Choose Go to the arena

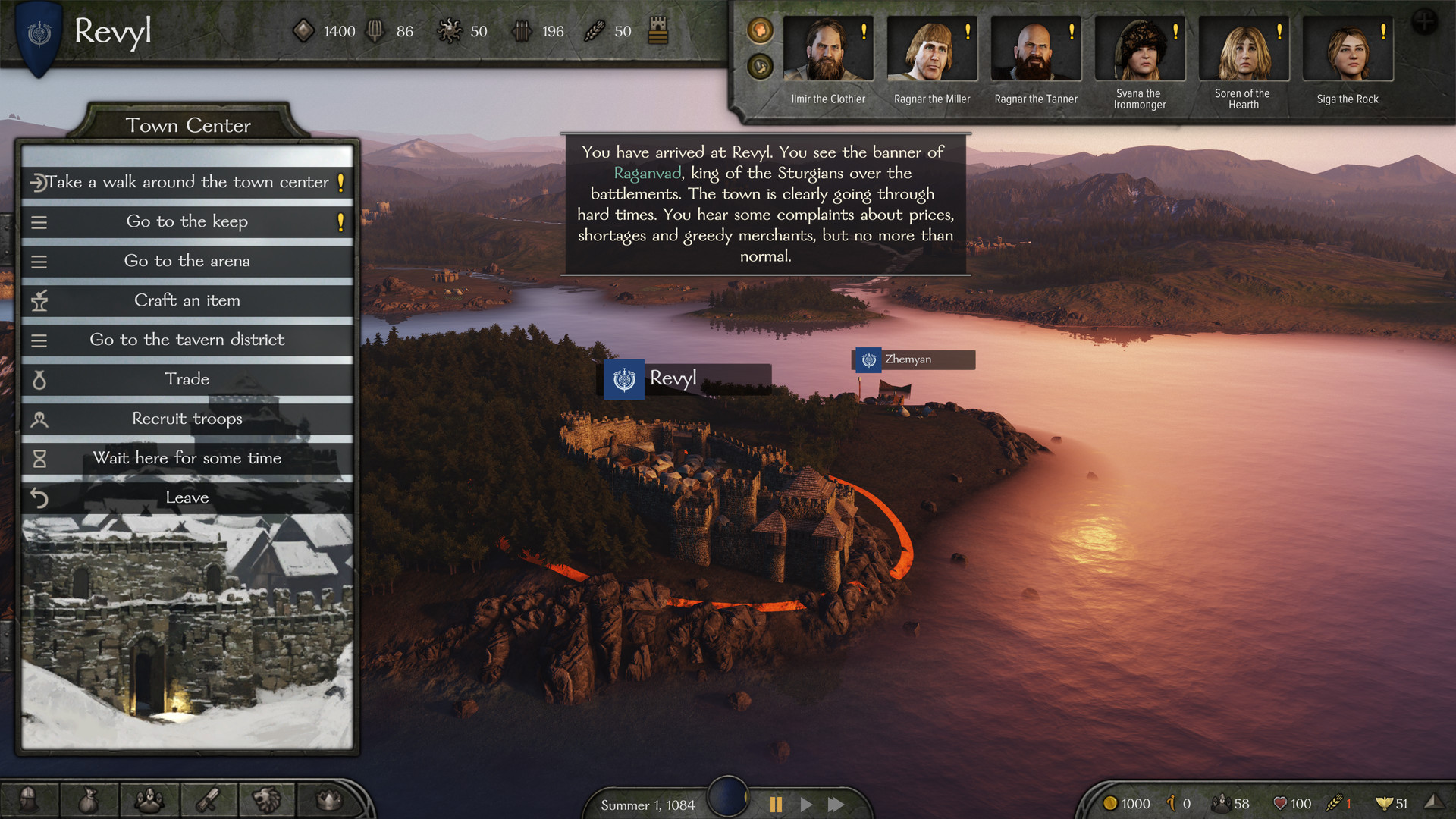(x=187, y=261)
